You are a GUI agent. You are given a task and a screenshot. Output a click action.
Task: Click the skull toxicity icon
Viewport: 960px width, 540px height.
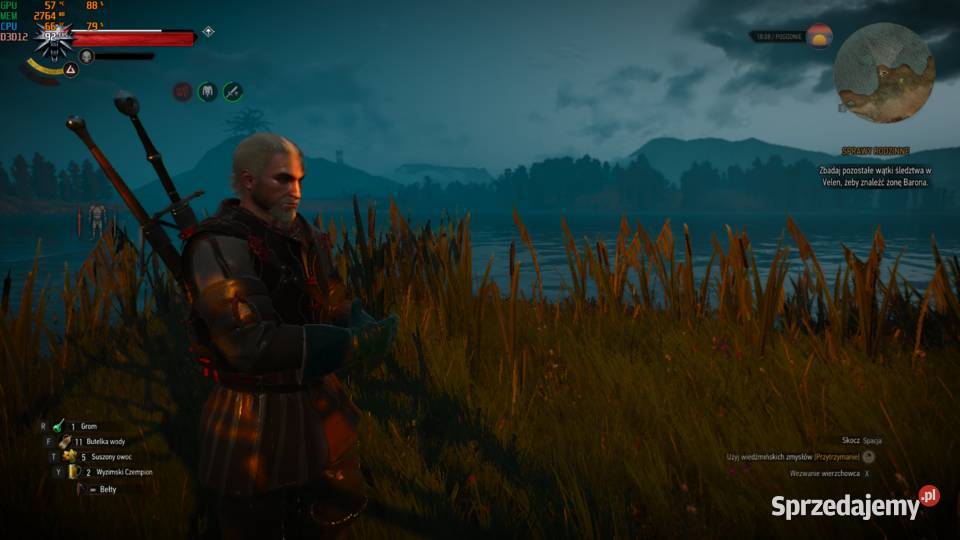coord(86,56)
